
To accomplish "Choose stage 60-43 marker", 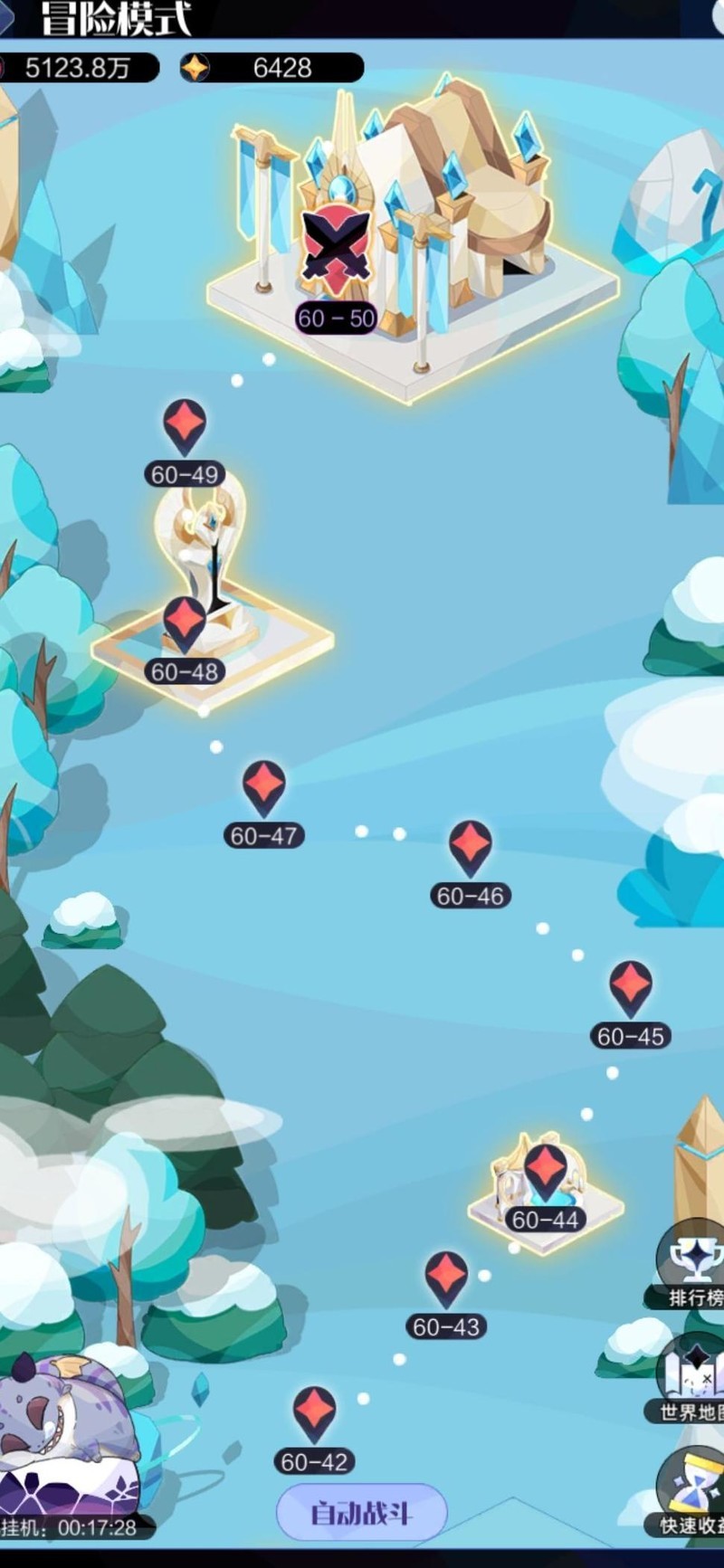I will pos(446,1278).
